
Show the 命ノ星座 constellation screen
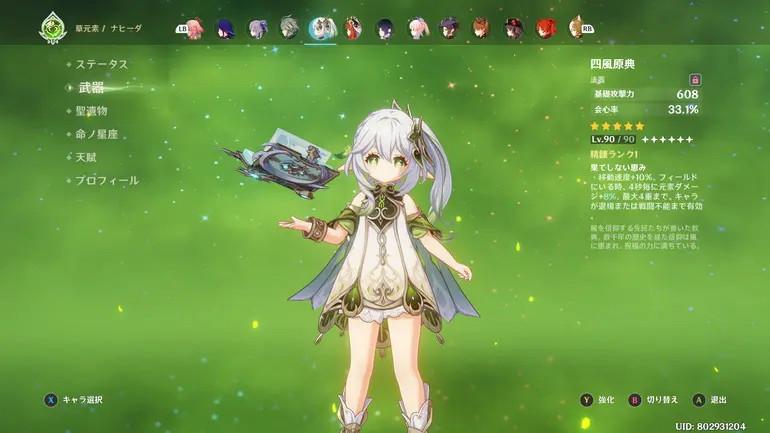point(97,134)
